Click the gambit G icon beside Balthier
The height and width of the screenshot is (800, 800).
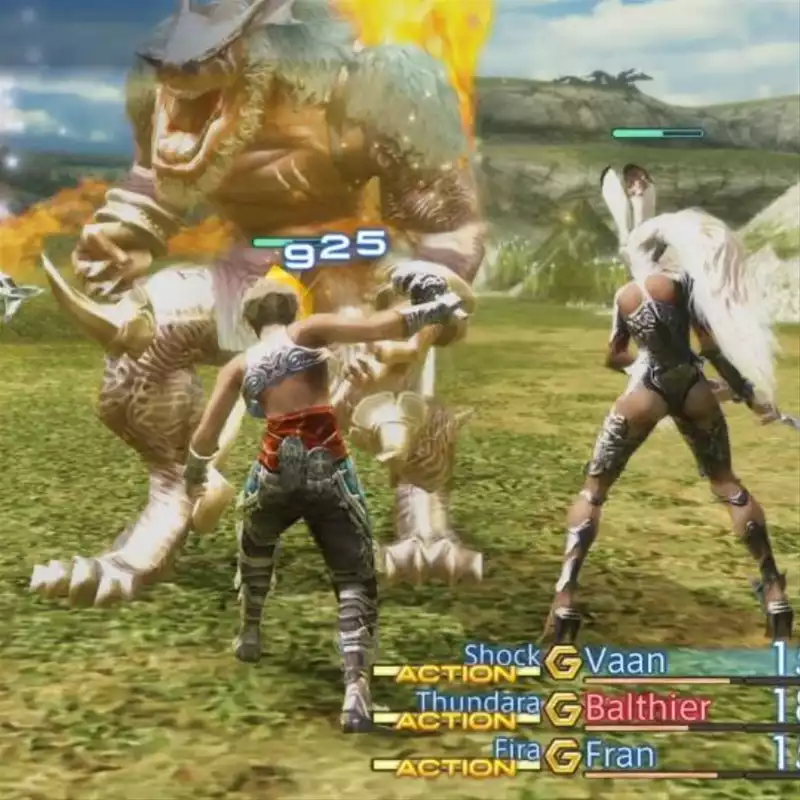tap(563, 709)
